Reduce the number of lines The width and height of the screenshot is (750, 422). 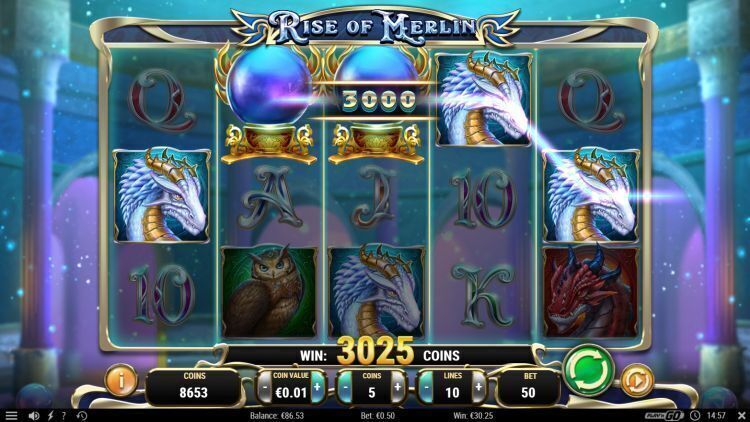click(x=424, y=385)
